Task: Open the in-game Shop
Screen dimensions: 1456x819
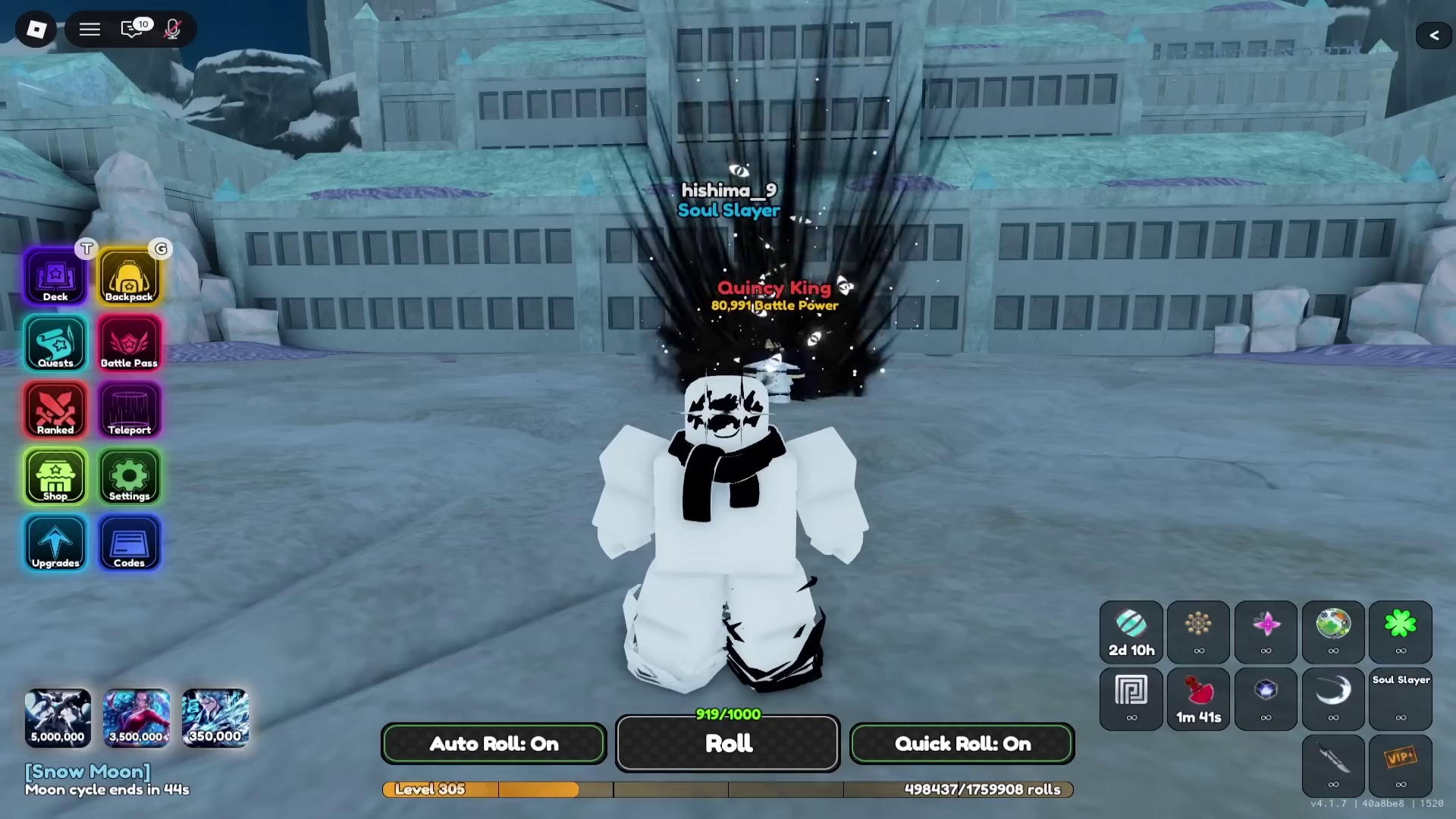Action: [x=55, y=476]
